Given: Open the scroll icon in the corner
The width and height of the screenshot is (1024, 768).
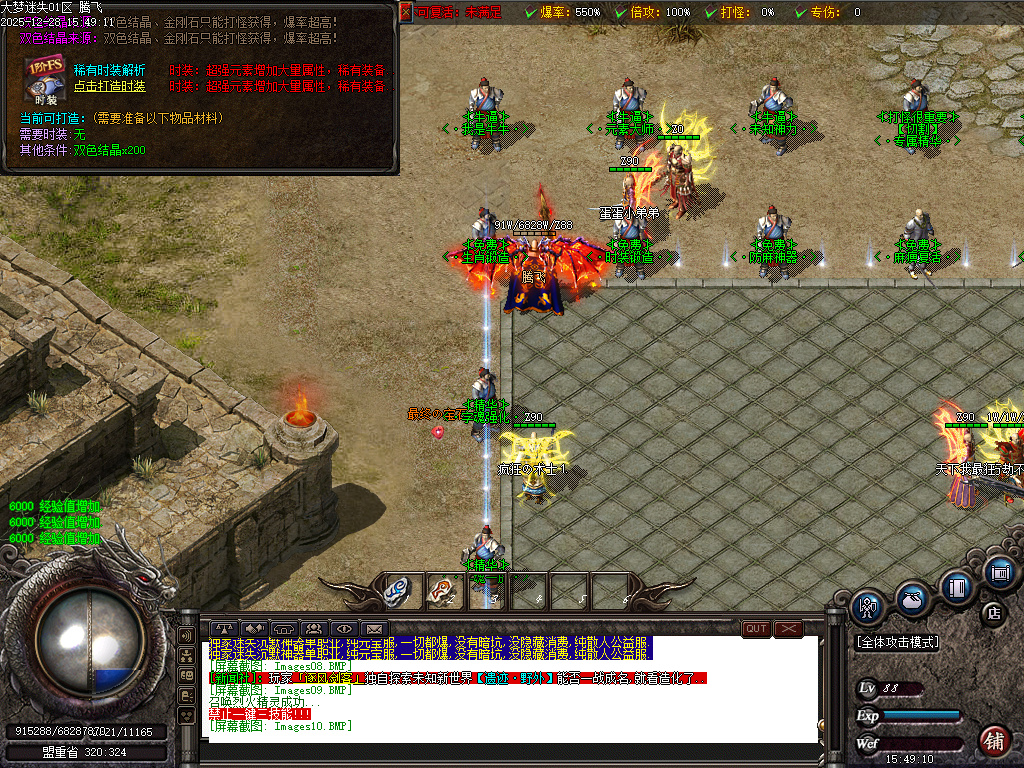Looking at the screenshot, I should click(x=999, y=573).
